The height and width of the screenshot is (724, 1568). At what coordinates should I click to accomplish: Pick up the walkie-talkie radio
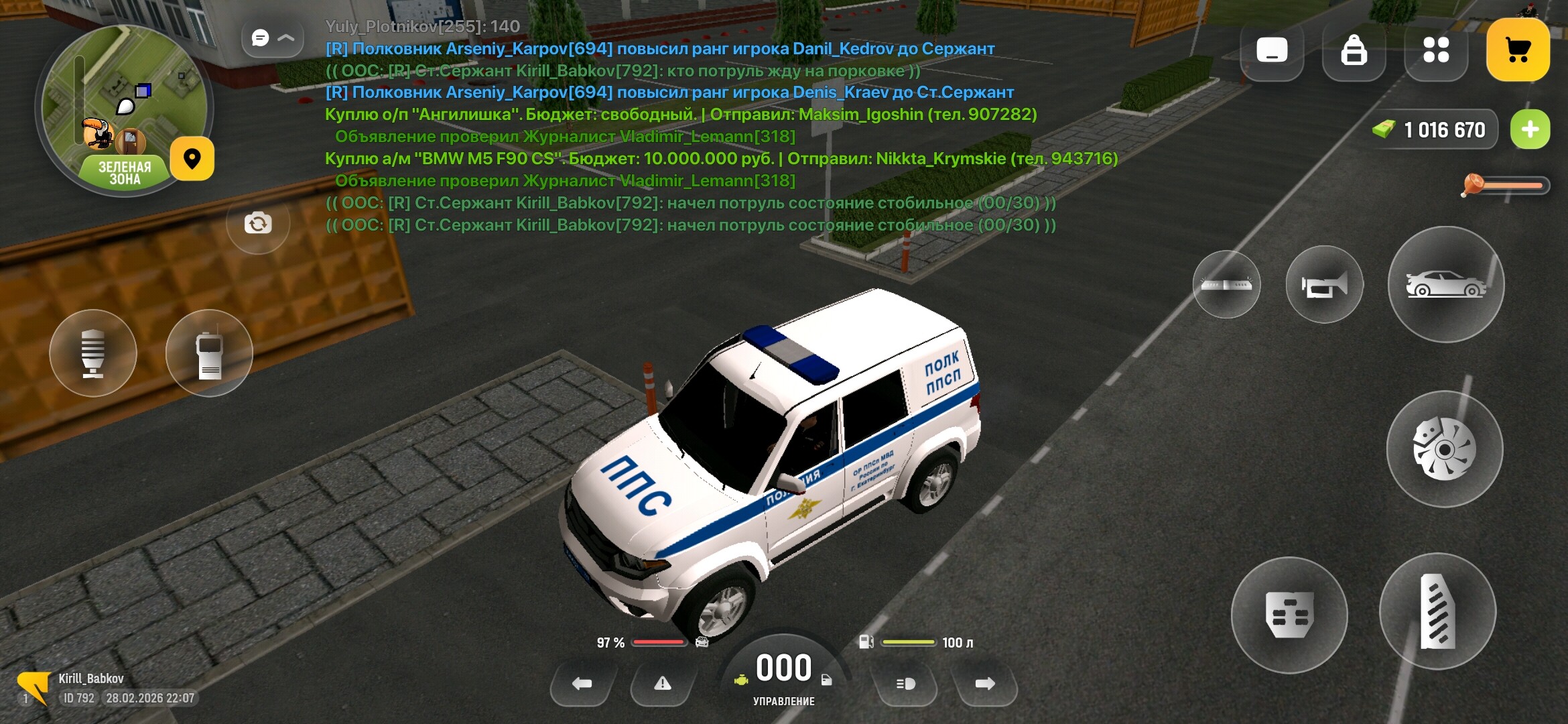[x=210, y=353]
